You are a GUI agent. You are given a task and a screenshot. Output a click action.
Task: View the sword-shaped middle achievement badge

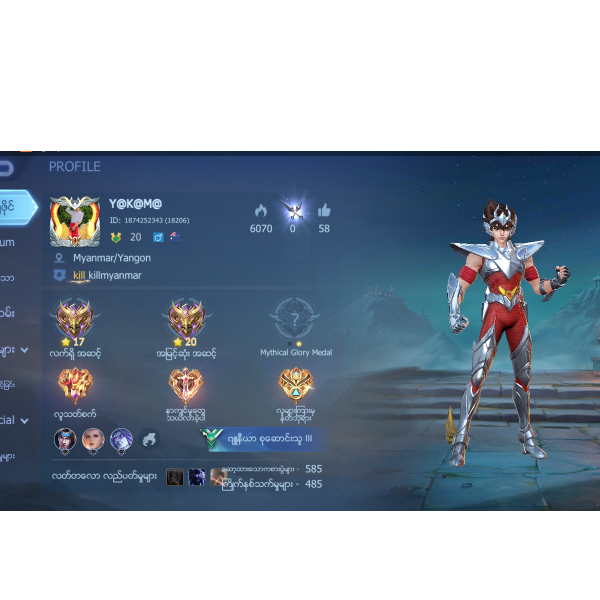coord(186,385)
